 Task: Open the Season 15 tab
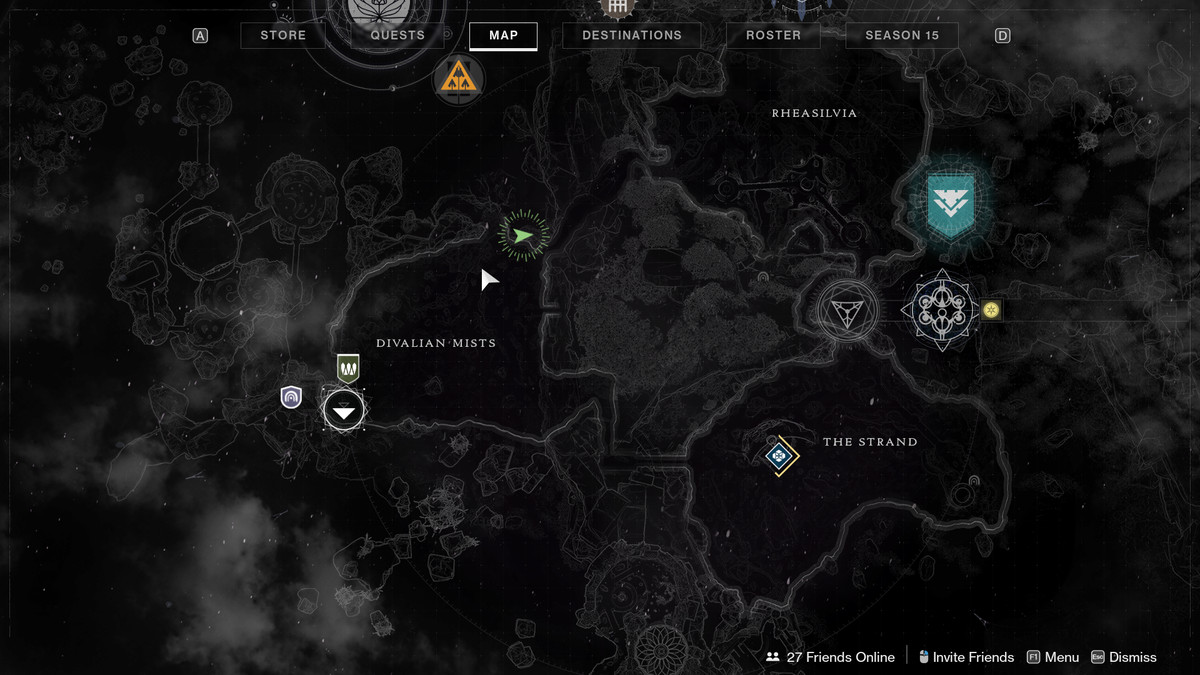[x=902, y=36]
